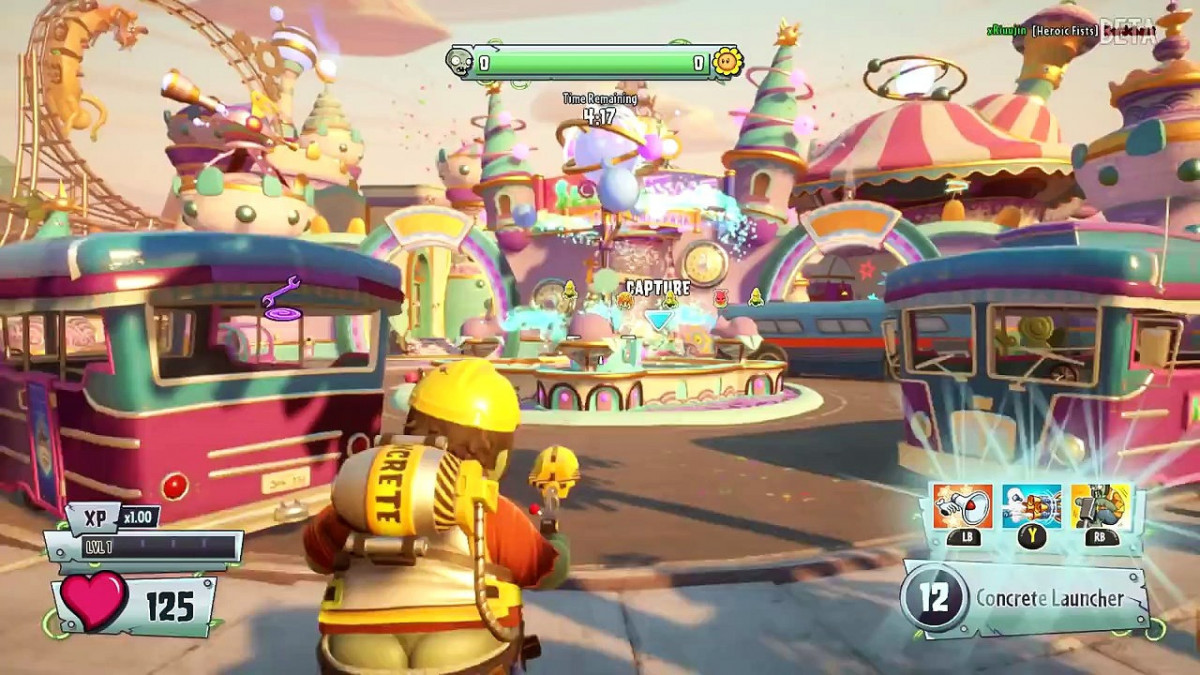Activate the megaphone Sonic Grenade ability
Screen dimensions: 1200x675
(962, 506)
